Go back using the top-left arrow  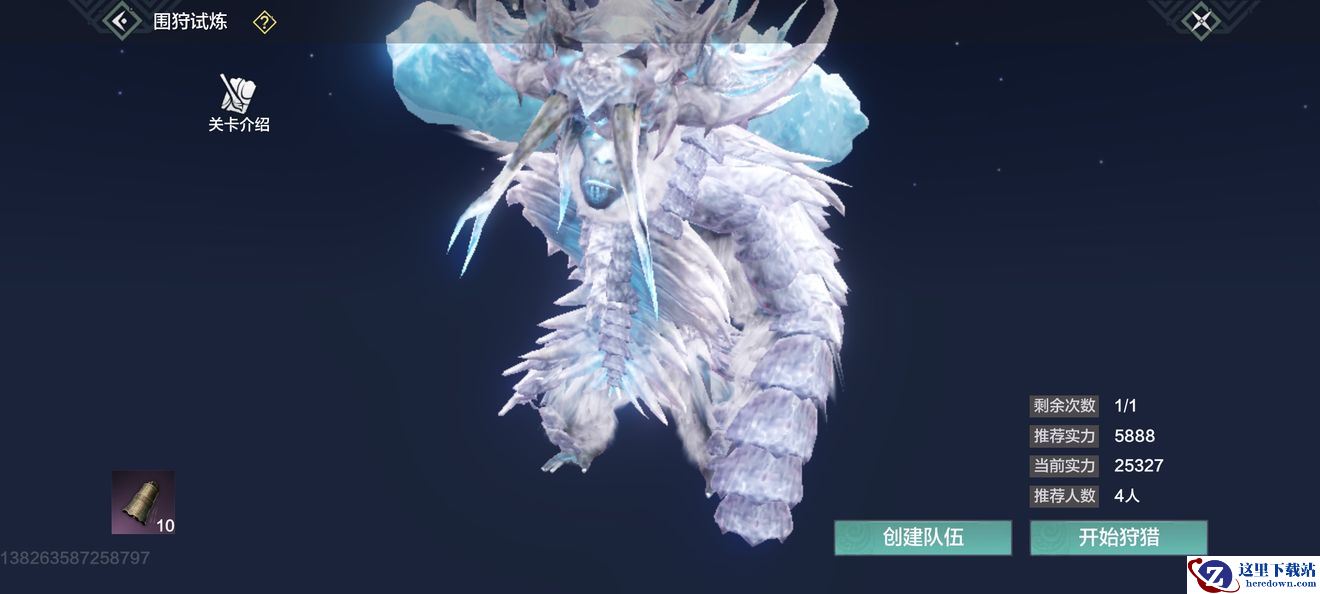coord(121,21)
